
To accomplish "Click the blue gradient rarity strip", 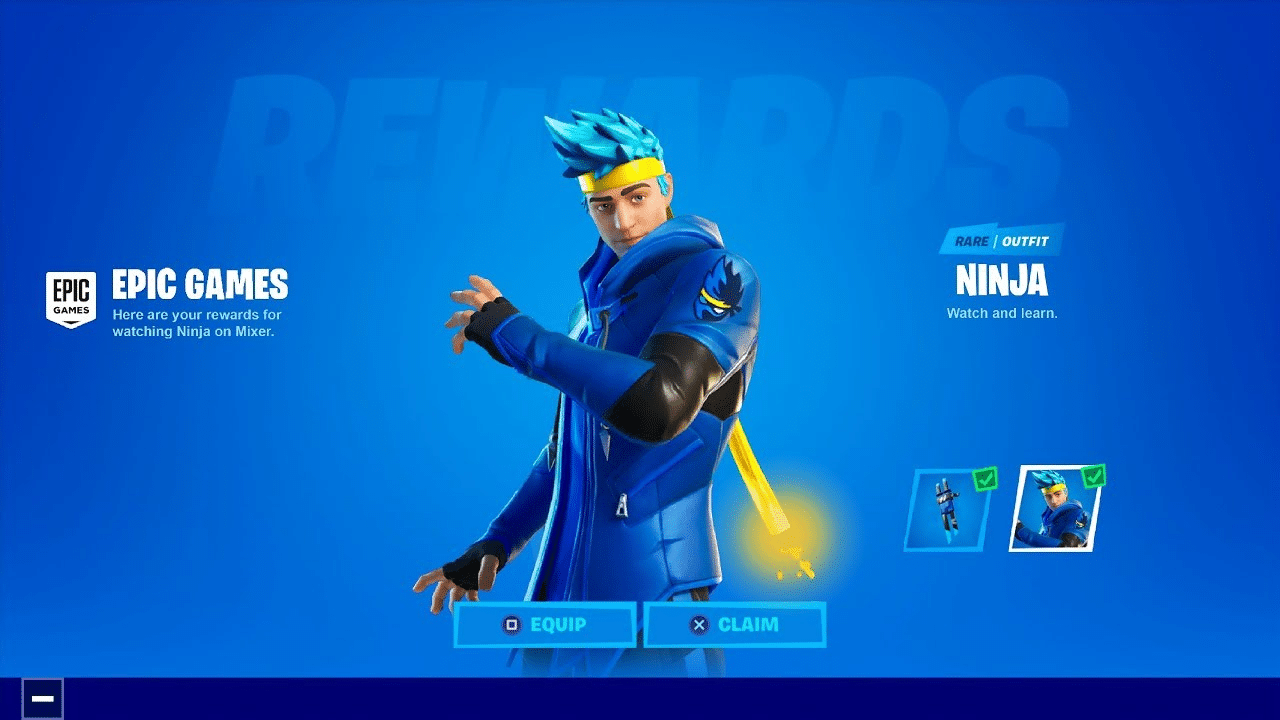I will coord(1000,241).
